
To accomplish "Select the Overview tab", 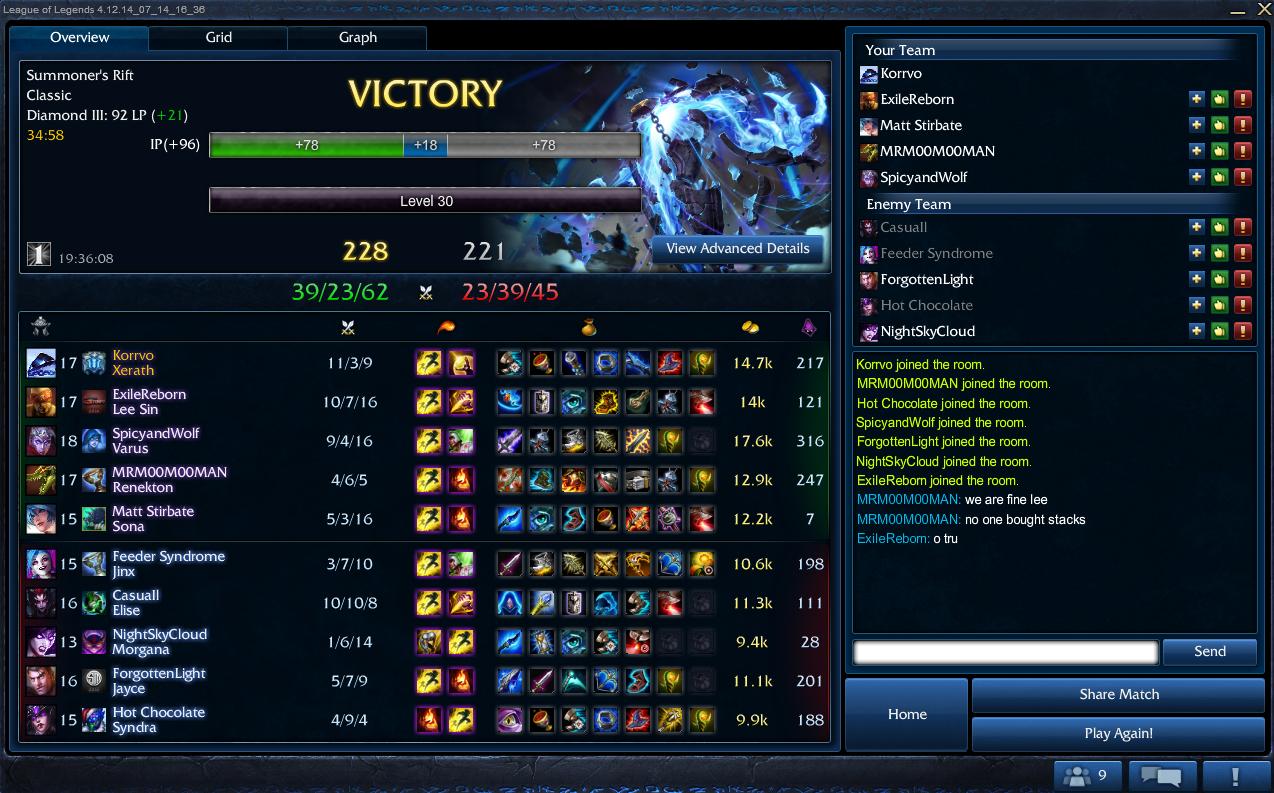I will (80, 38).
